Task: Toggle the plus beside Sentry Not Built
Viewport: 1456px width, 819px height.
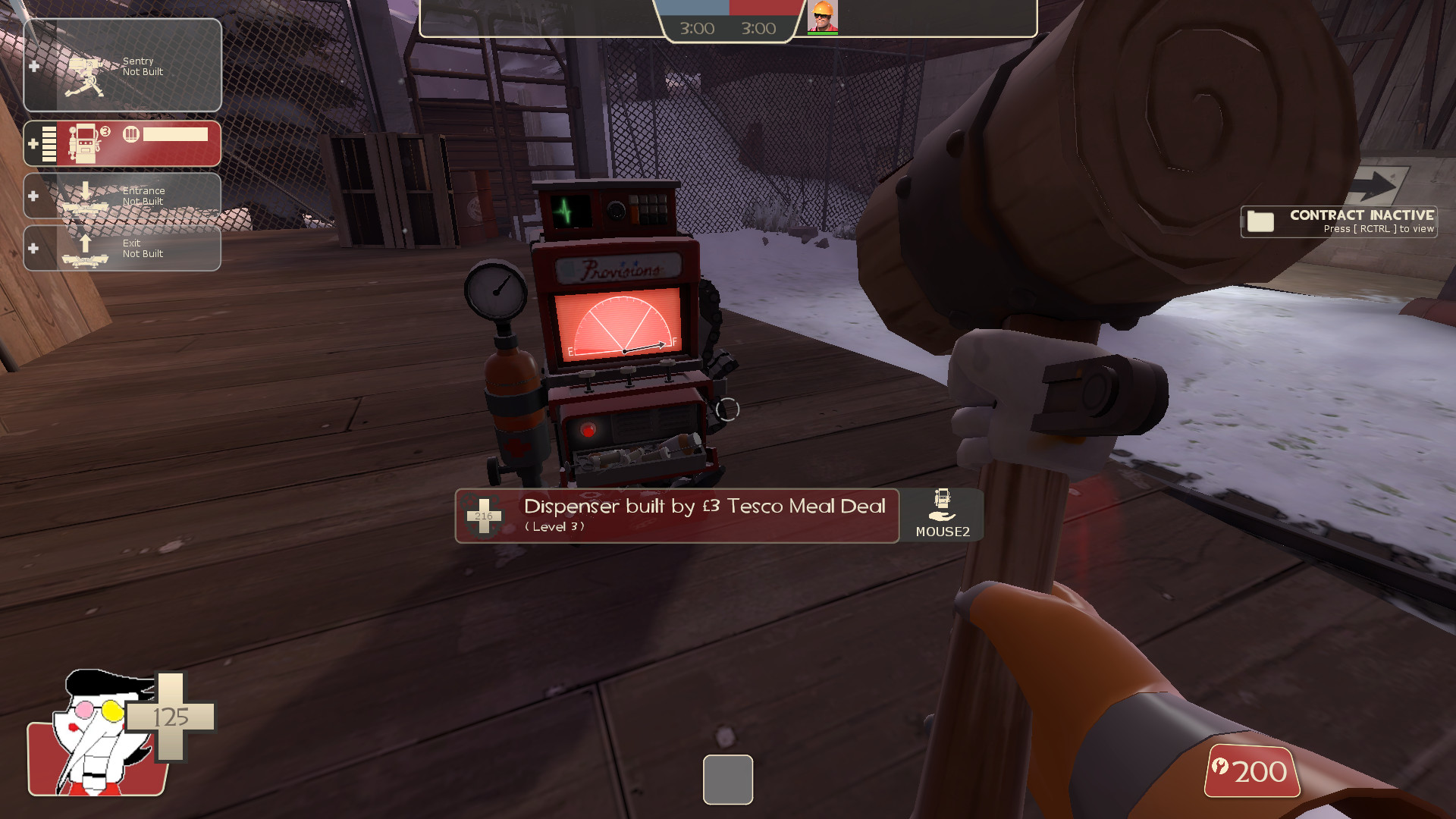Action: click(33, 67)
